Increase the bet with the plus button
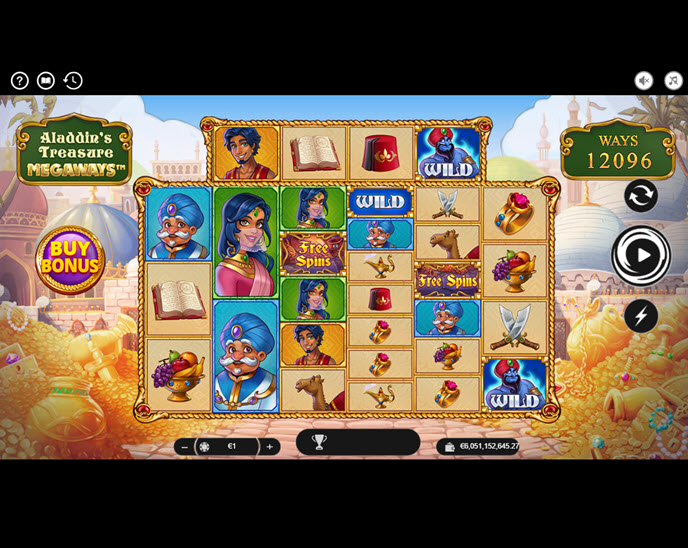Image resolution: width=688 pixels, height=548 pixels. tap(269, 447)
